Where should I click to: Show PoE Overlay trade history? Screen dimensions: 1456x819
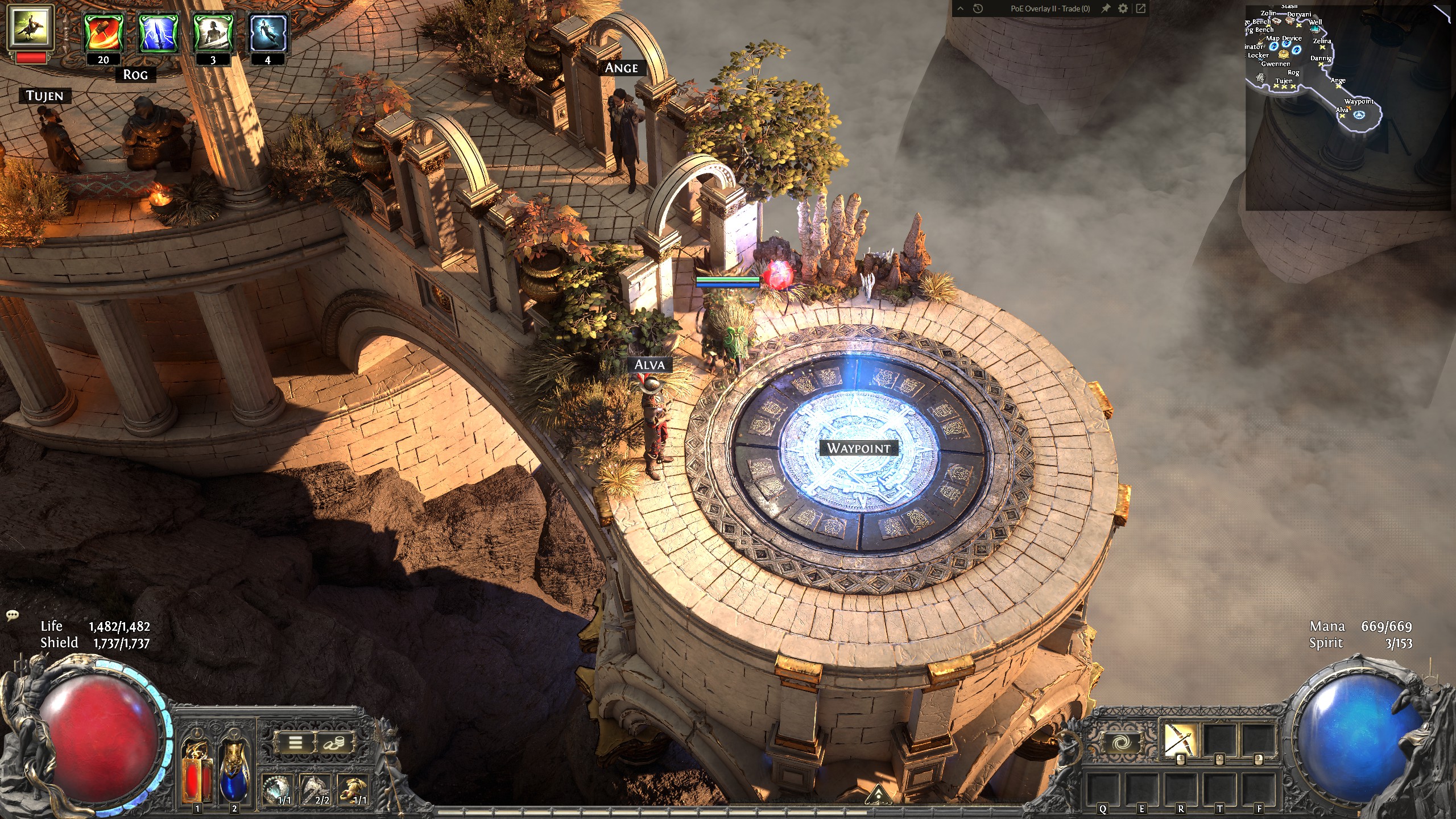(x=978, y=9)
